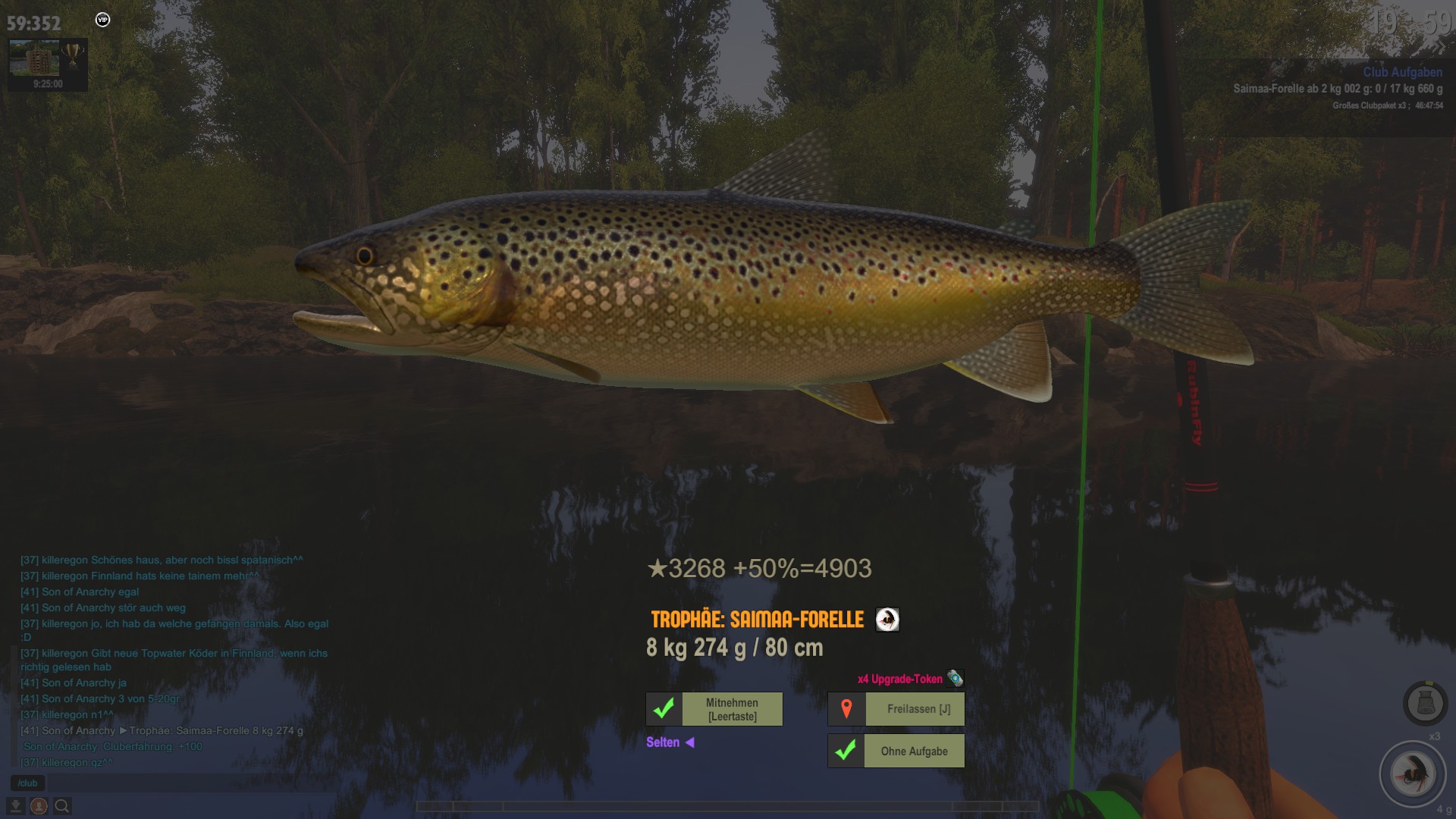Open the chat player profile icon

[x=39, y=806]
